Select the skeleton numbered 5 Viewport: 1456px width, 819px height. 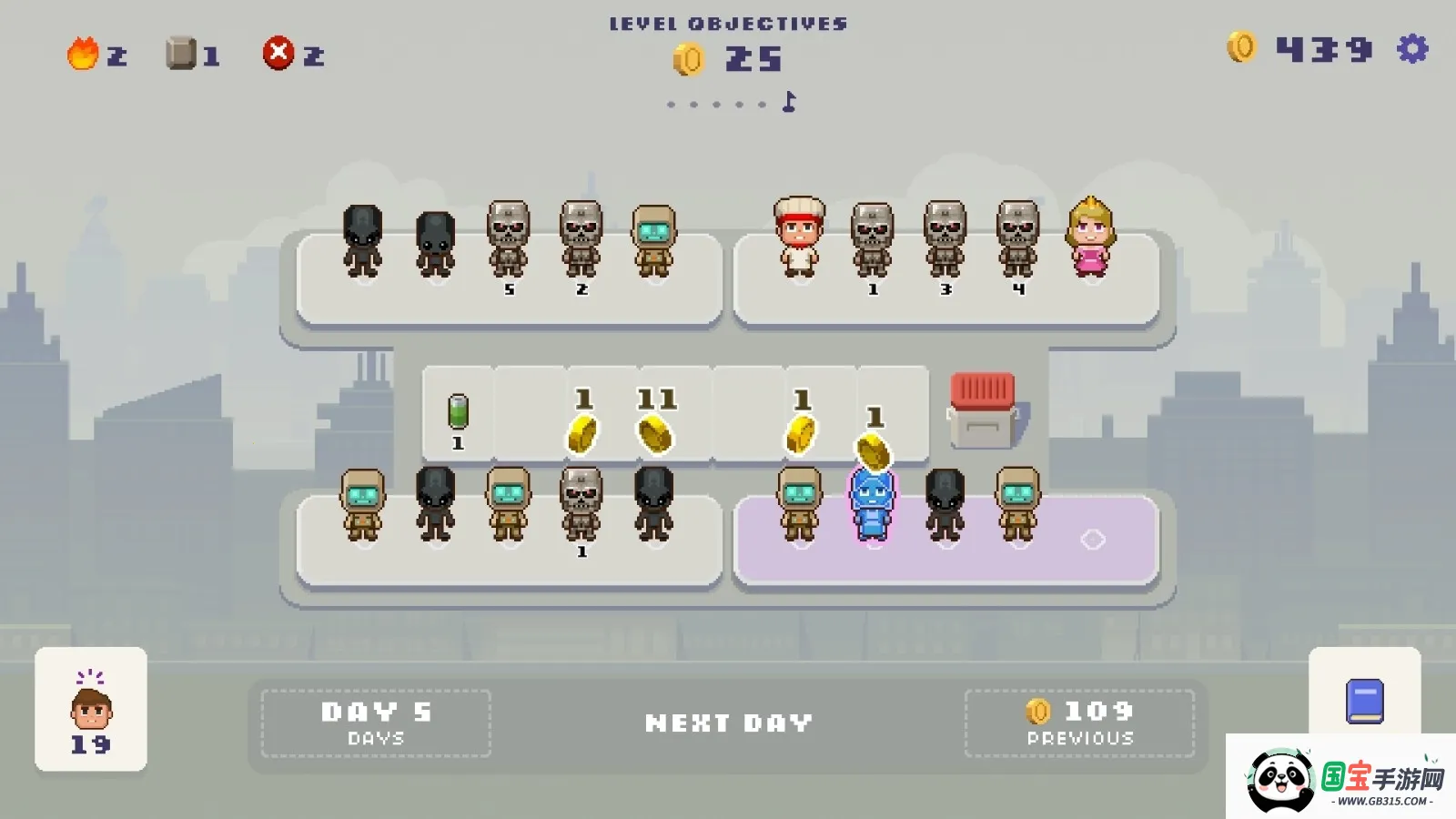click(x=508, y=240)
